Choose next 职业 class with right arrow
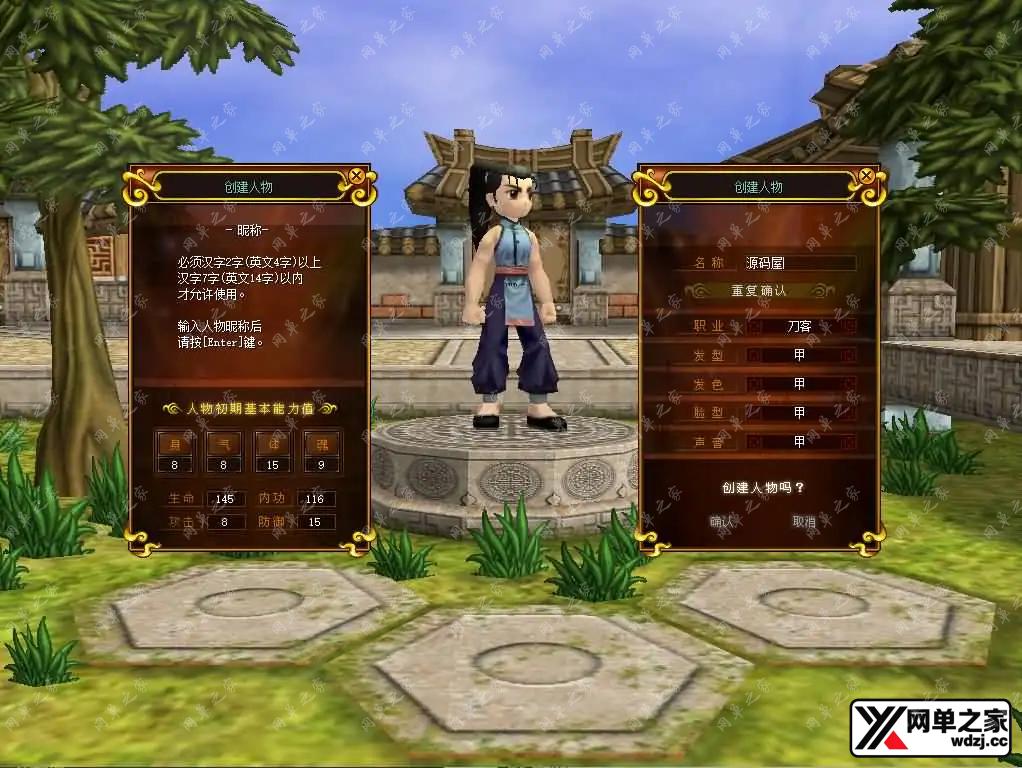 point(849,326)
